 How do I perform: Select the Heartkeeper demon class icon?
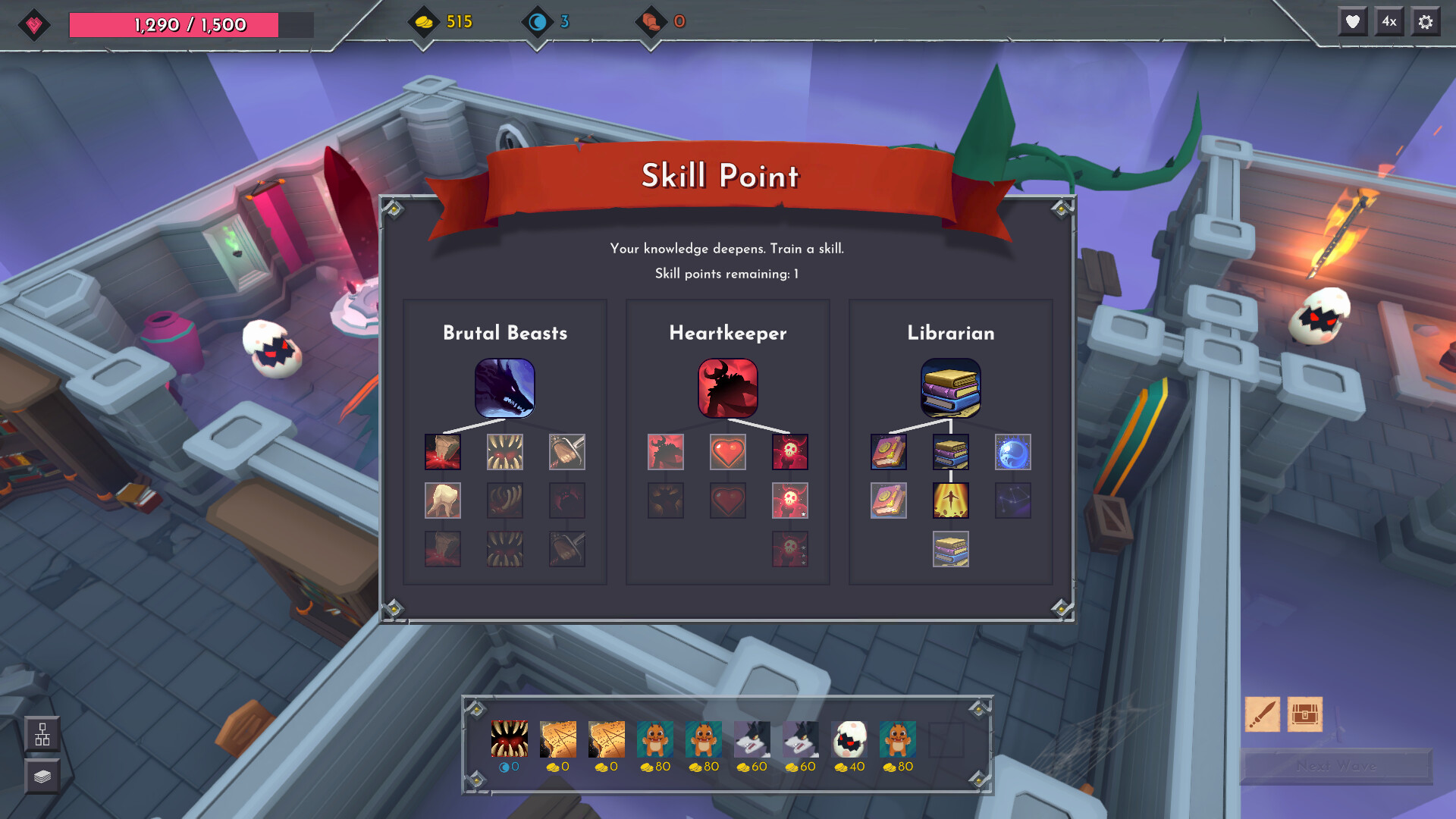pyautogui.click(x=727, y=388)
